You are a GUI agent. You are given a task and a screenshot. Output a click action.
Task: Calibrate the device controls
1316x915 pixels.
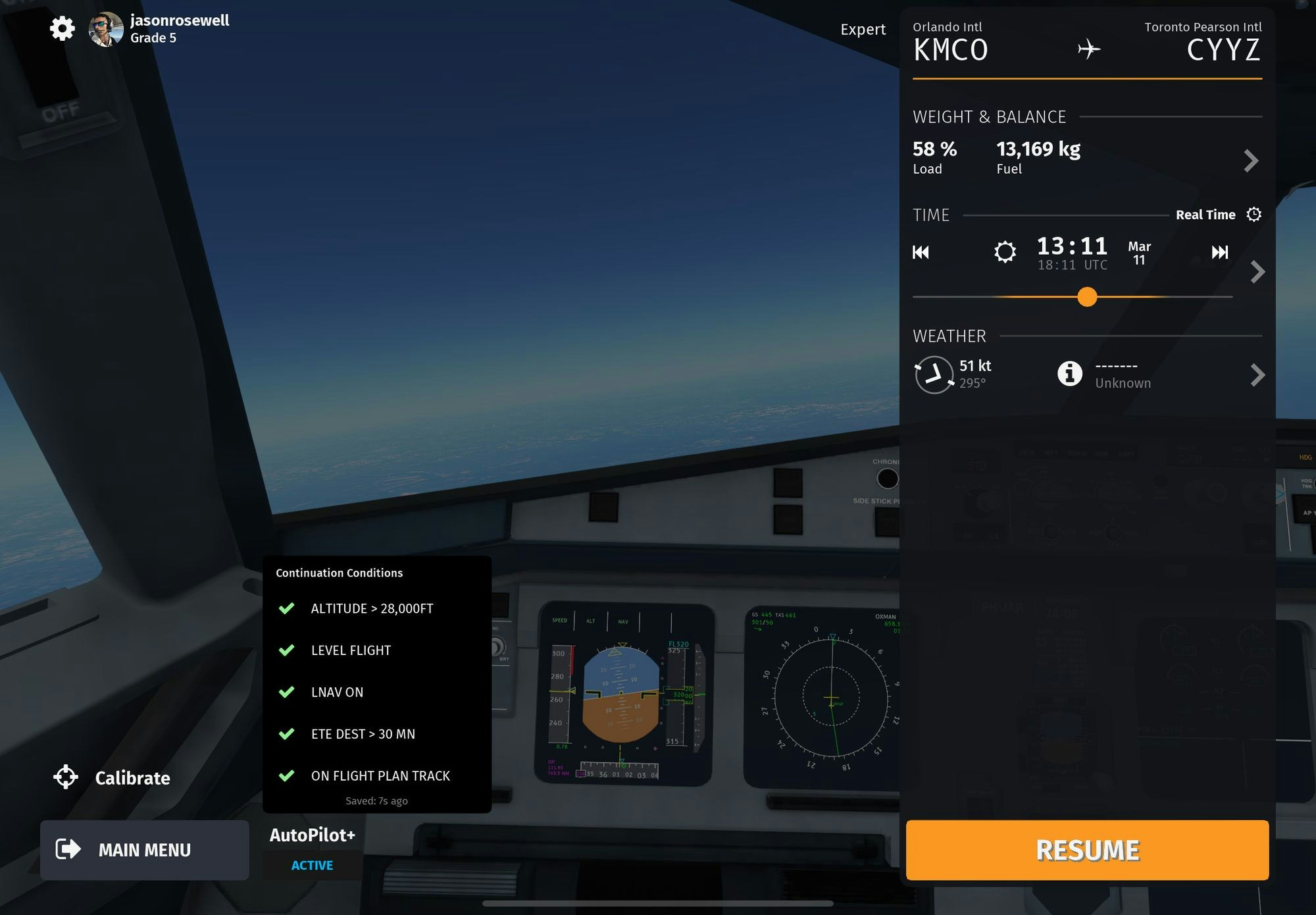[x=112, y=777]
